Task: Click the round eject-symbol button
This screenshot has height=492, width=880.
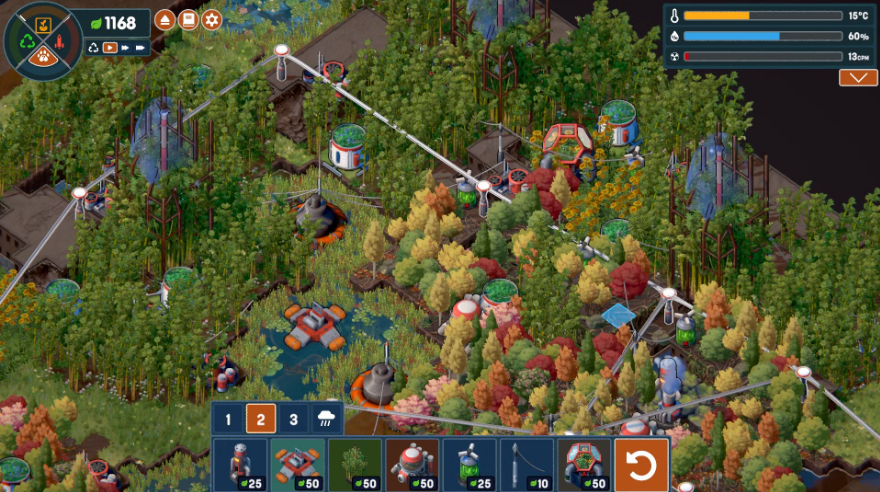Action: point(165,20)
